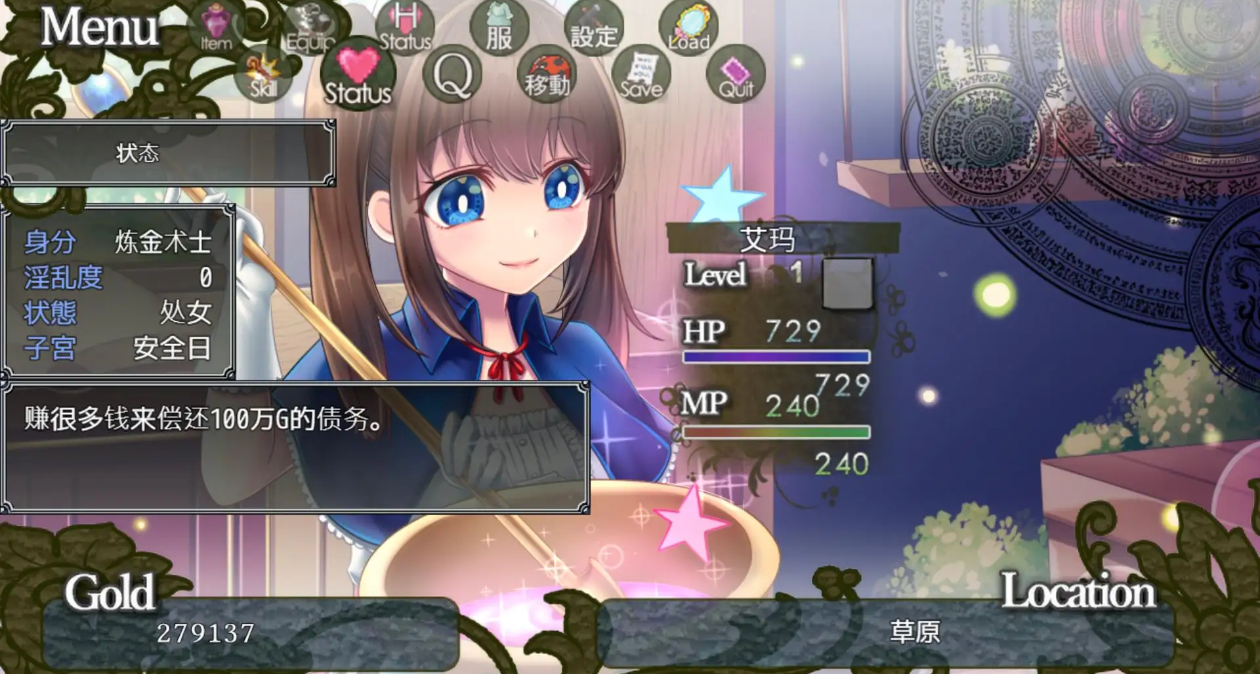Open the Equip menu icon
Image resolution: width=1260 pixels, height=674 pixels.
coord(310,27)
